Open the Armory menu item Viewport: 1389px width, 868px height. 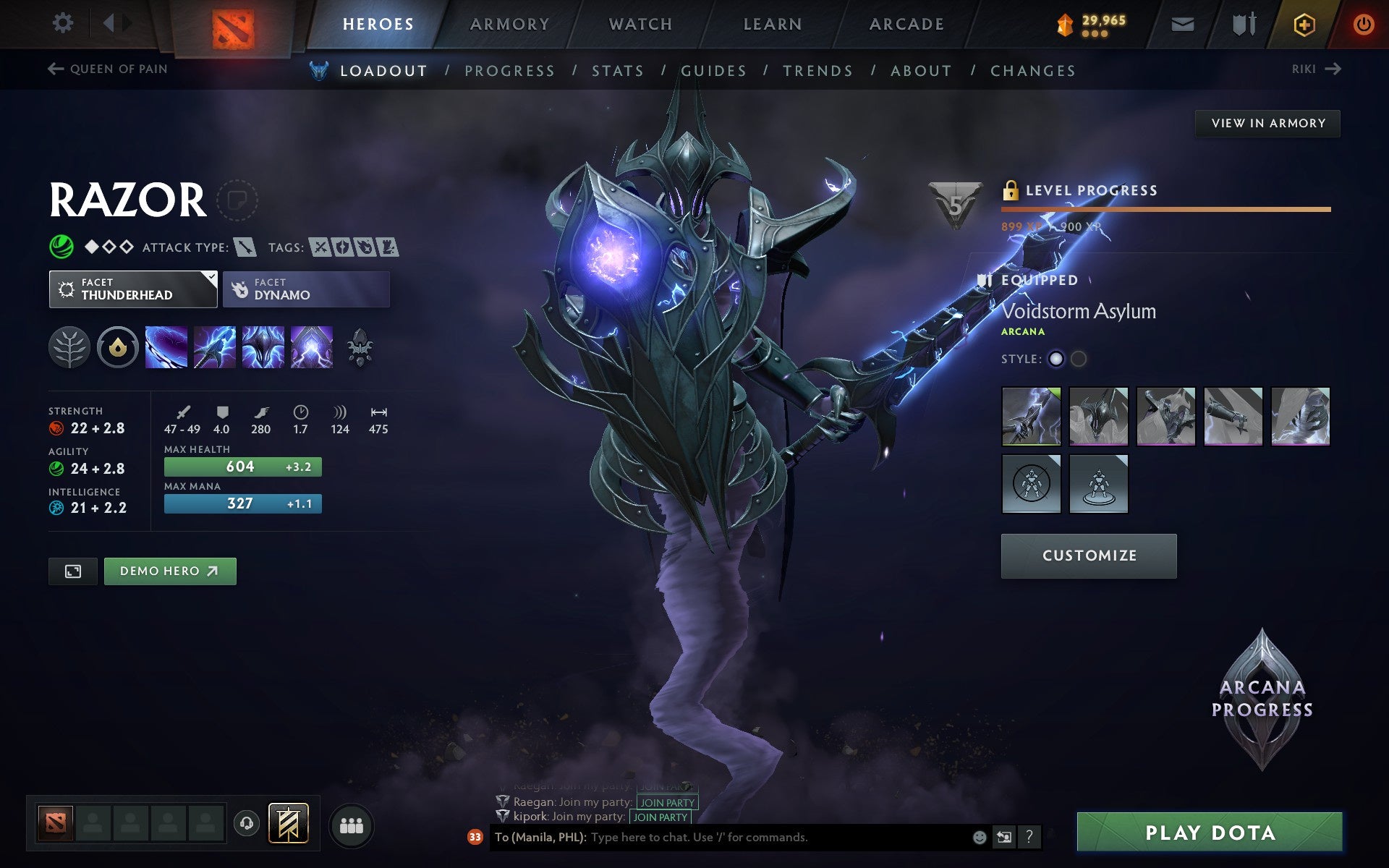click(509, 23)
